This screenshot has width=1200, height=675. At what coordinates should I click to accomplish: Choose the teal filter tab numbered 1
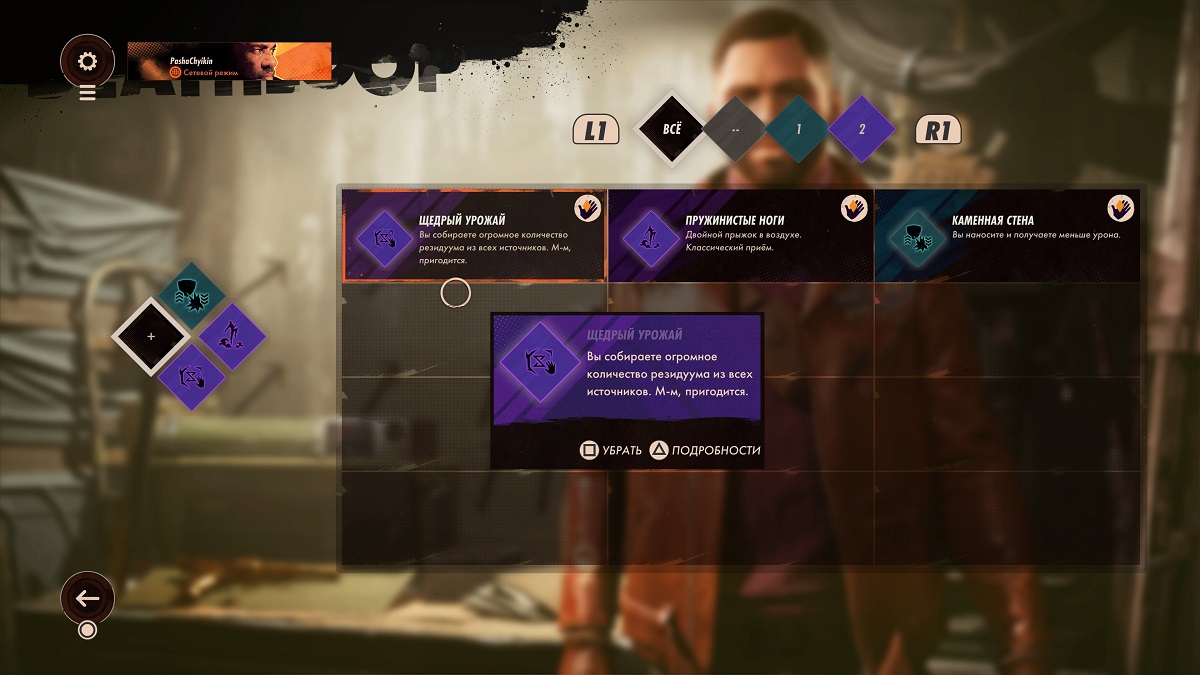point(798,129)
